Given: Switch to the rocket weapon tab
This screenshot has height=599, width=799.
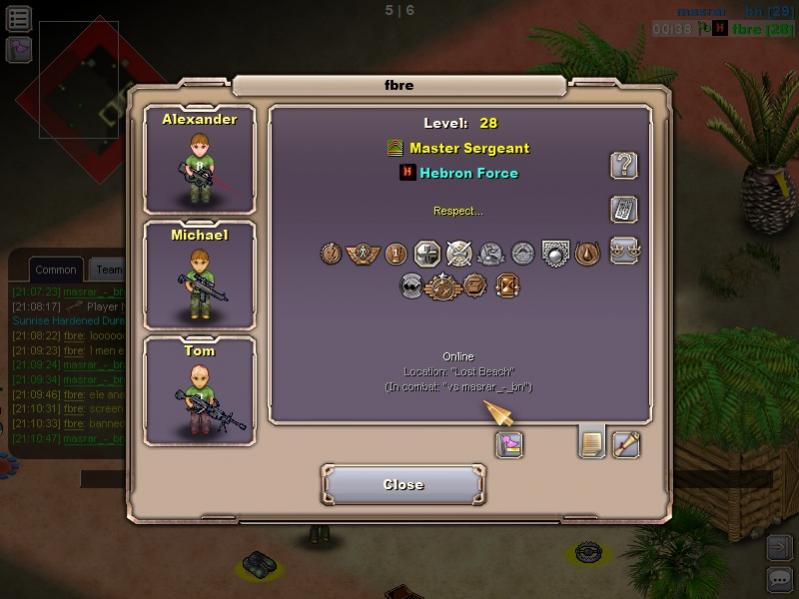Looking at the screenshot, I should tap(626, 443).
